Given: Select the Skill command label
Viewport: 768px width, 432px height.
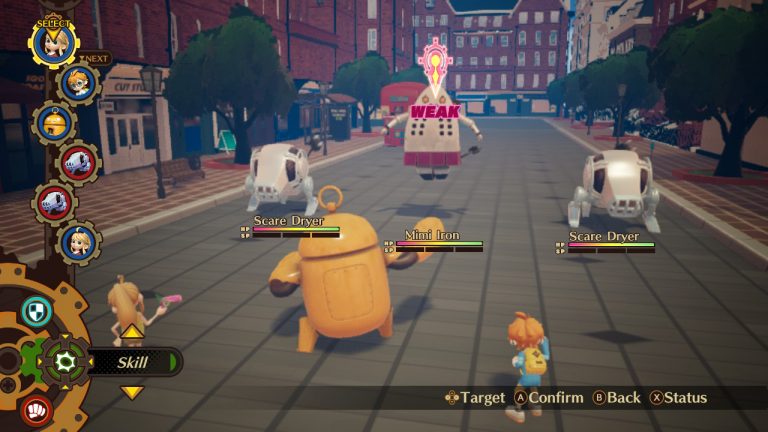Looking at the screenshot, I should (x=132, y=362).
